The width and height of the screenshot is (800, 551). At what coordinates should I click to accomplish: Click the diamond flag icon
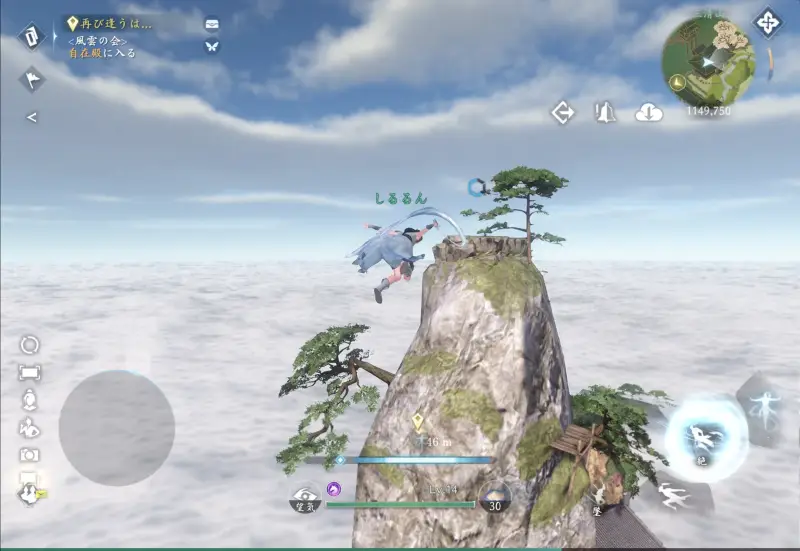[31, 79]
